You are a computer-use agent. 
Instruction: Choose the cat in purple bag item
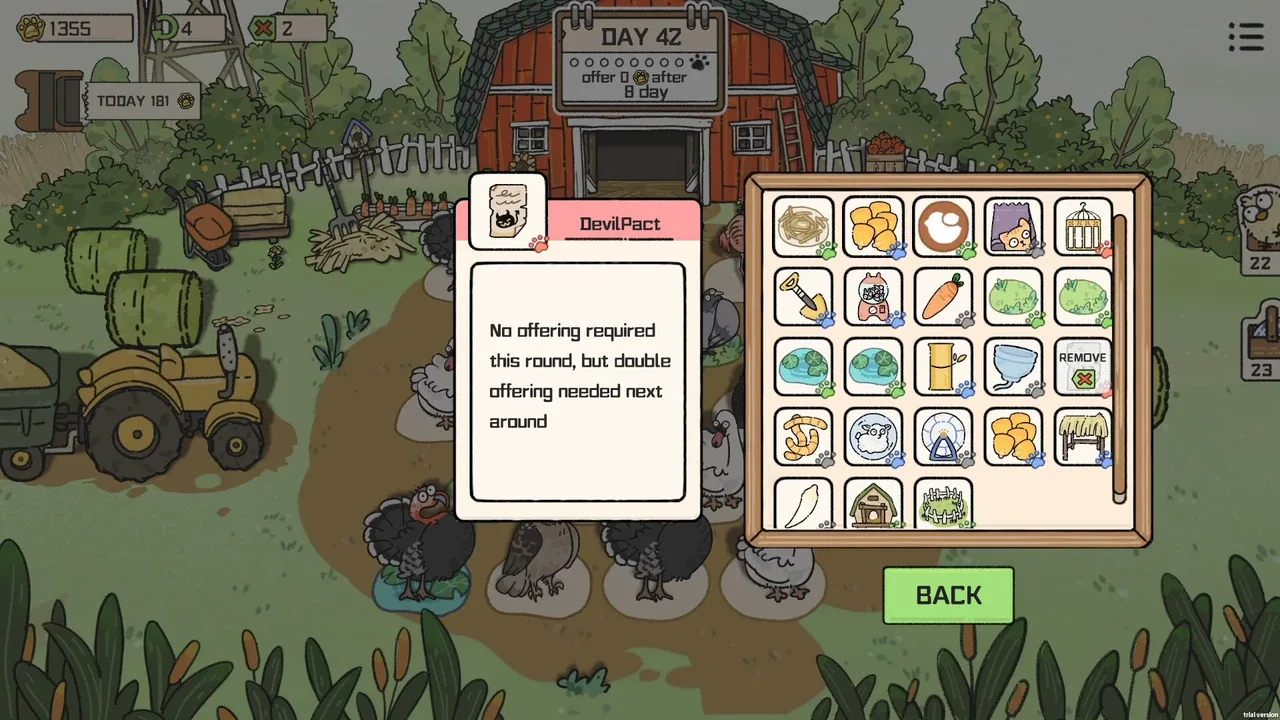click(1013, 226)
